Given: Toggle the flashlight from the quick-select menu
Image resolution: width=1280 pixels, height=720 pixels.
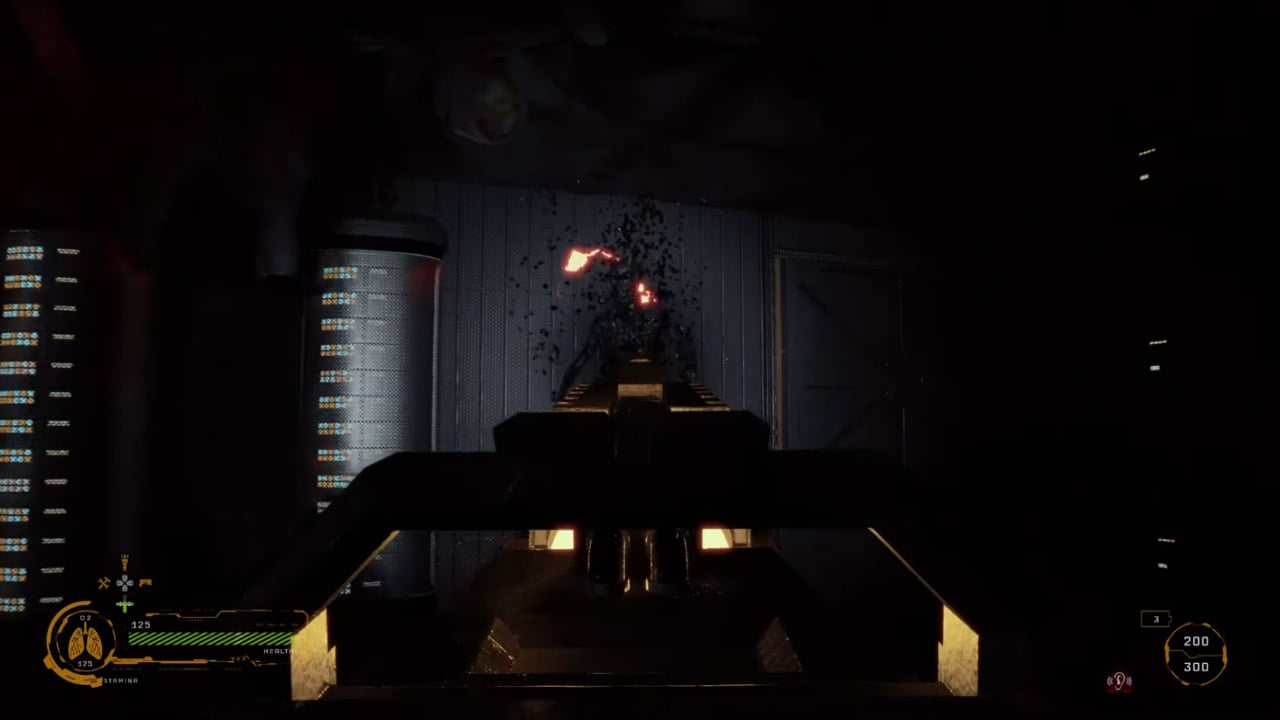Looking at the screenshot, I should pos(124,563).
